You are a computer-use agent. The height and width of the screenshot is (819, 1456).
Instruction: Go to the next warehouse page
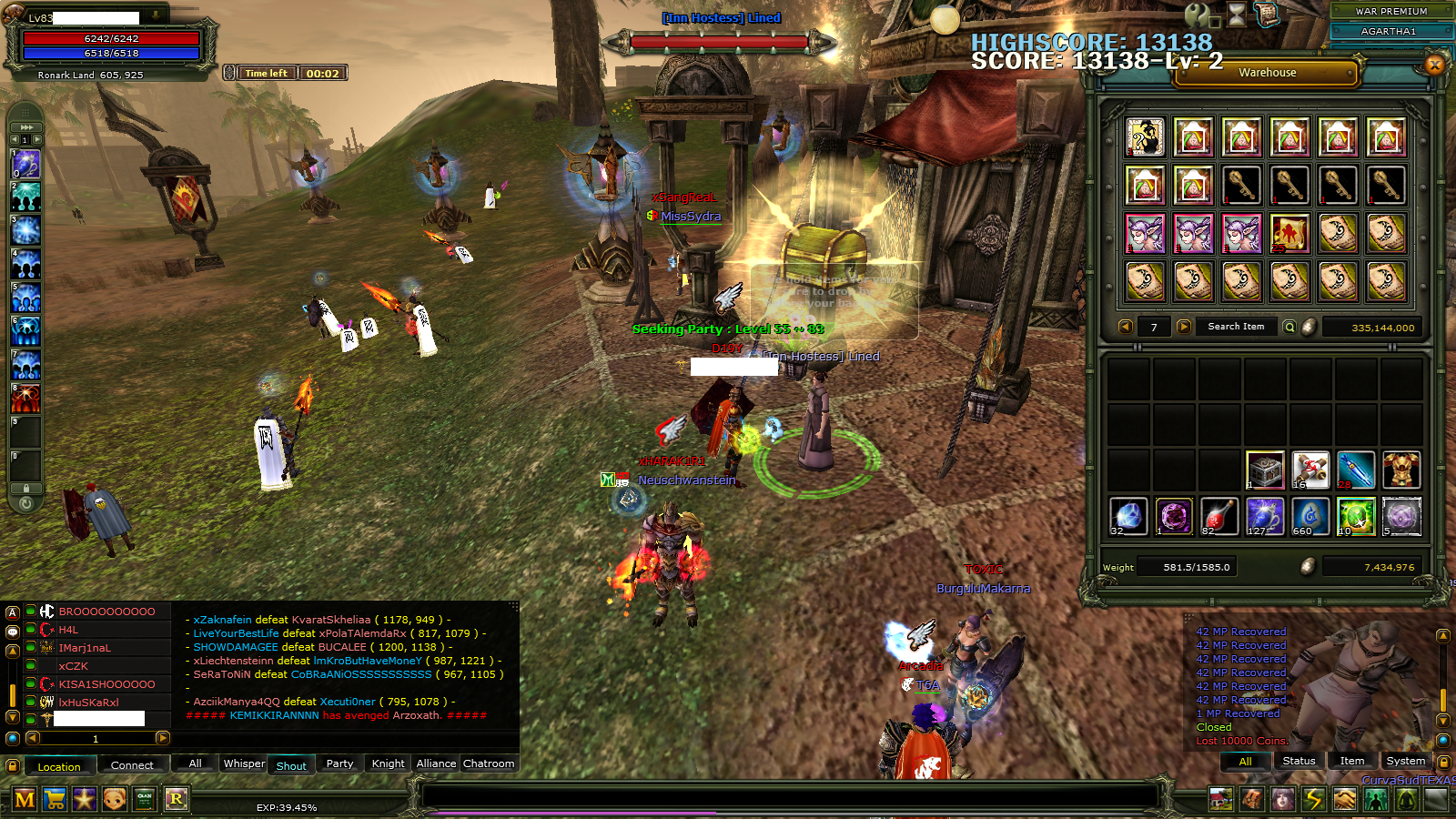click(1184, 327)
